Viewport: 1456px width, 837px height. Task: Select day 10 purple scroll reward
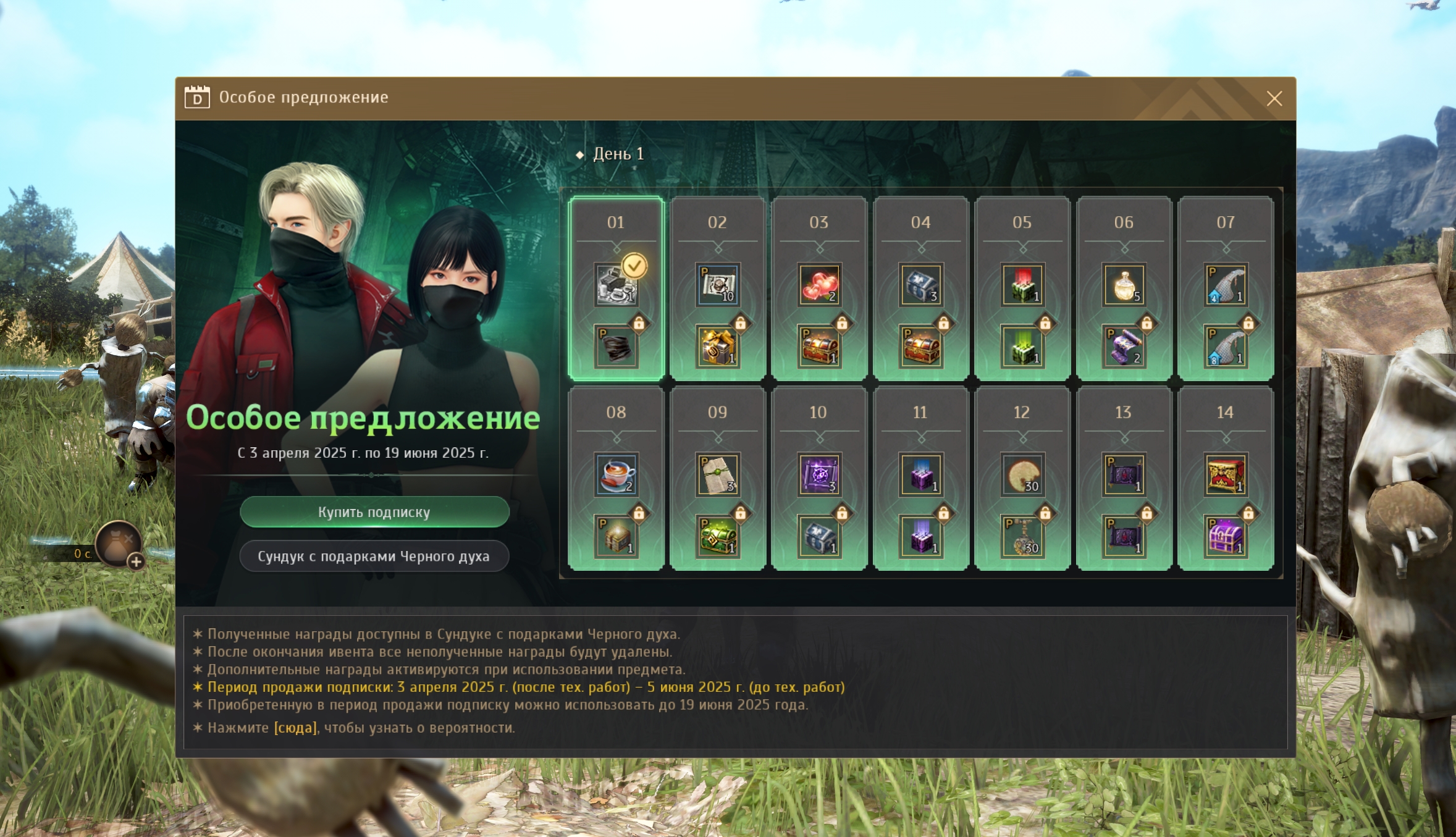(818, 475)
